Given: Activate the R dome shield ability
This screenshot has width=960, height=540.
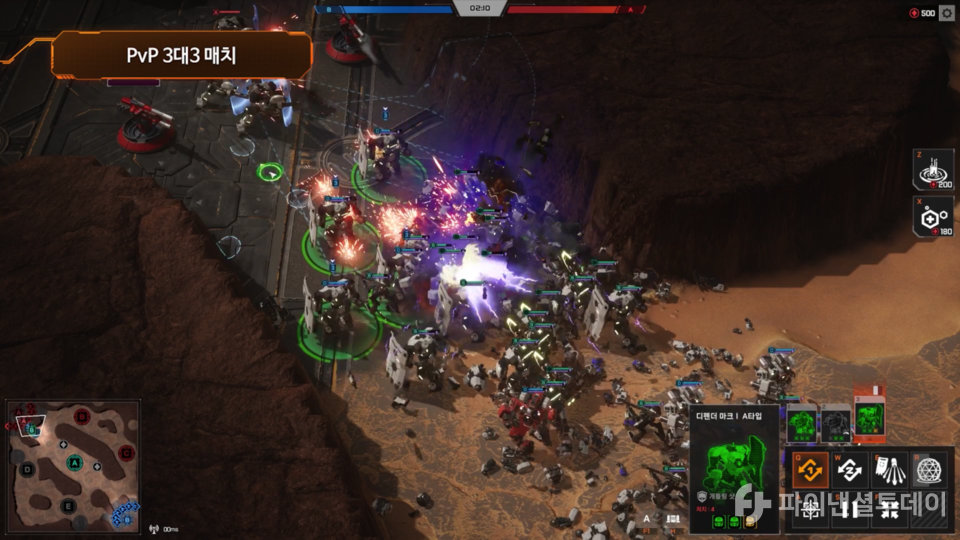Looking at the screenshot, I should [x=929, y=468].
